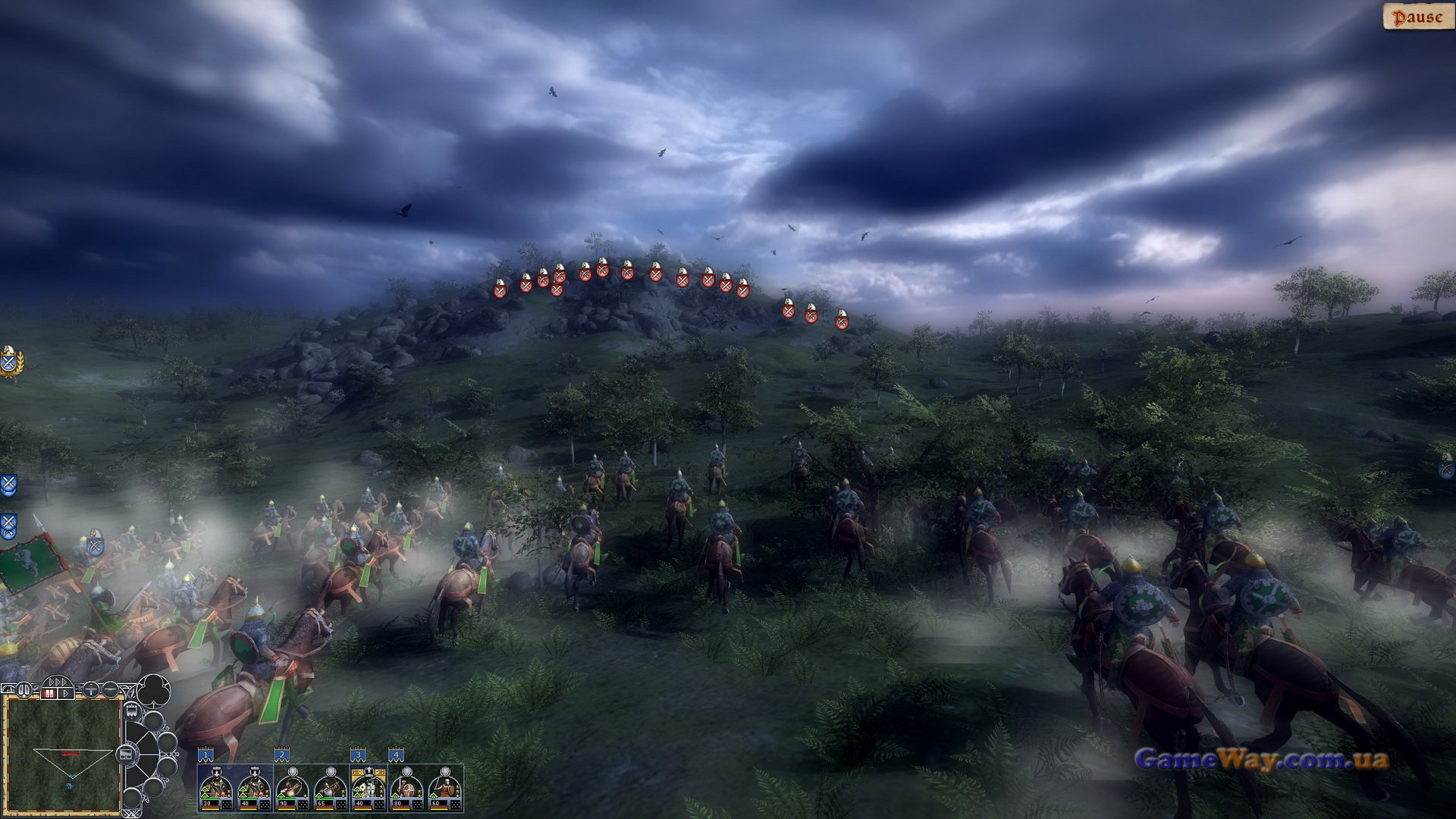Select the gold-highlighted general unit card
1456x819 pixels.
[x=369, y=789]
